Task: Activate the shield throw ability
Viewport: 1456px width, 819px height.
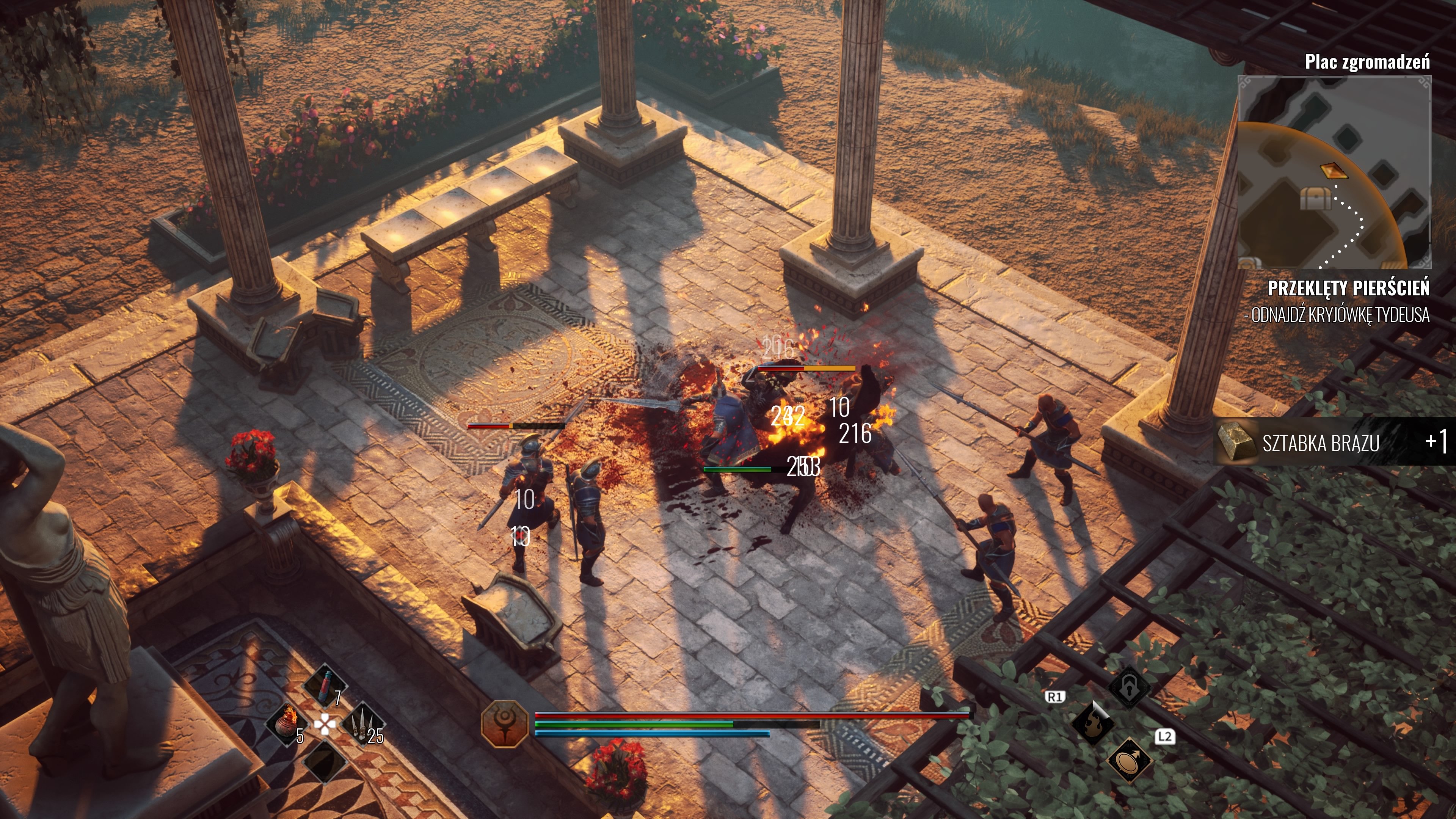Action: 1129,759
